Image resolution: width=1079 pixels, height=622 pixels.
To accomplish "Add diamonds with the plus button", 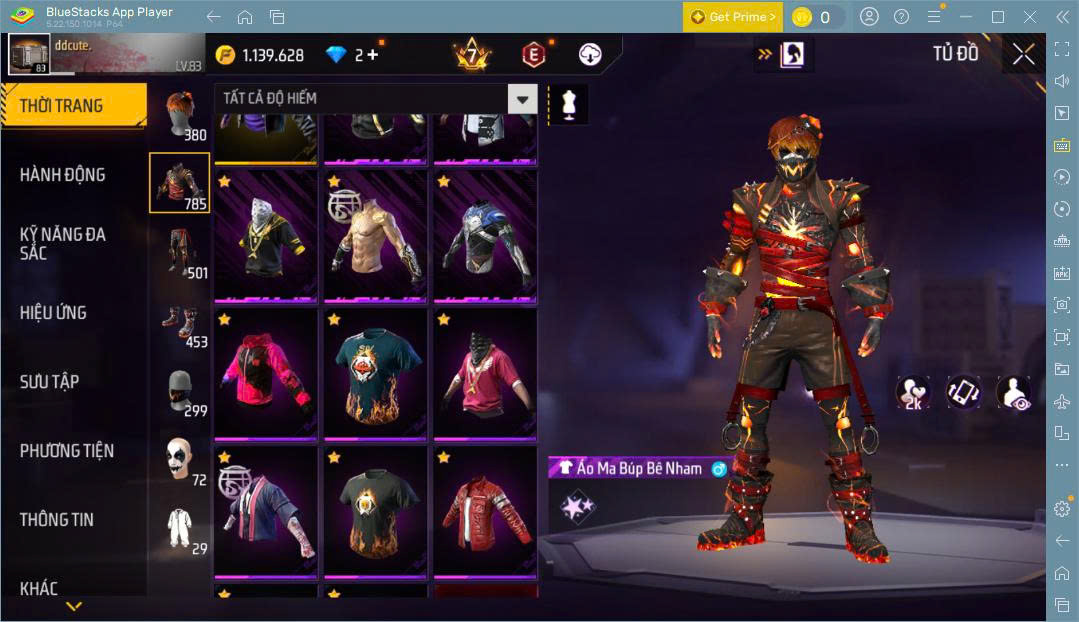I will [373, 55].
